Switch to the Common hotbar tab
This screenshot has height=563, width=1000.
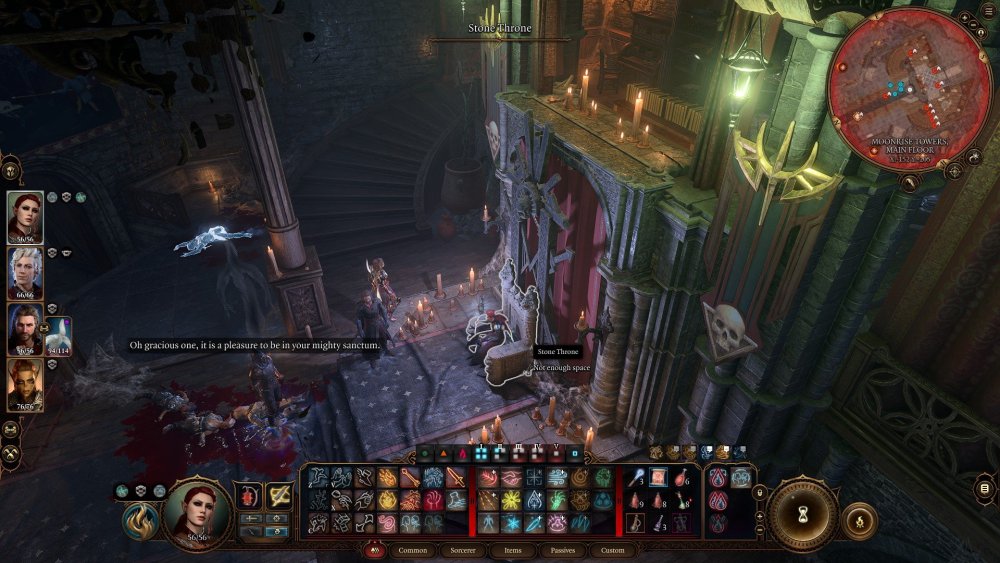pos(412,550)
